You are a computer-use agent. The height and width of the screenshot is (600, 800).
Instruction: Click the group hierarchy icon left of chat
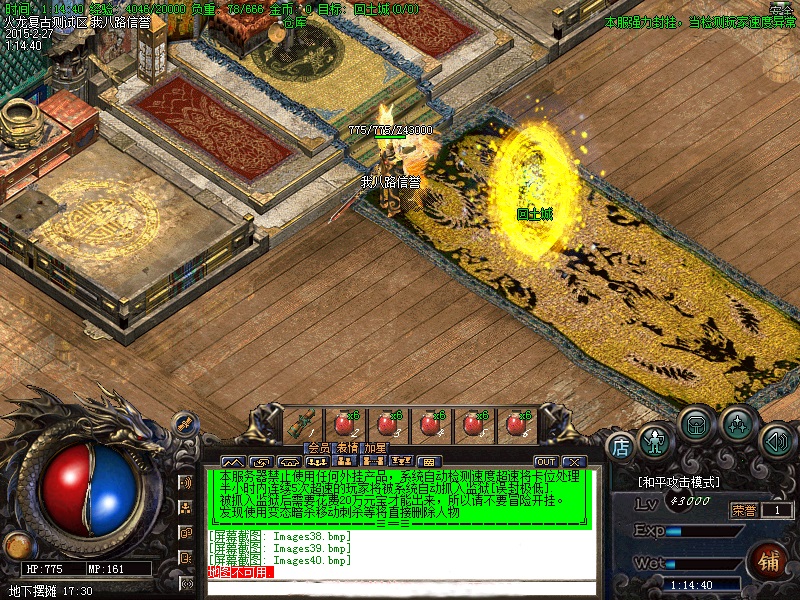click(x=185, y=508)
